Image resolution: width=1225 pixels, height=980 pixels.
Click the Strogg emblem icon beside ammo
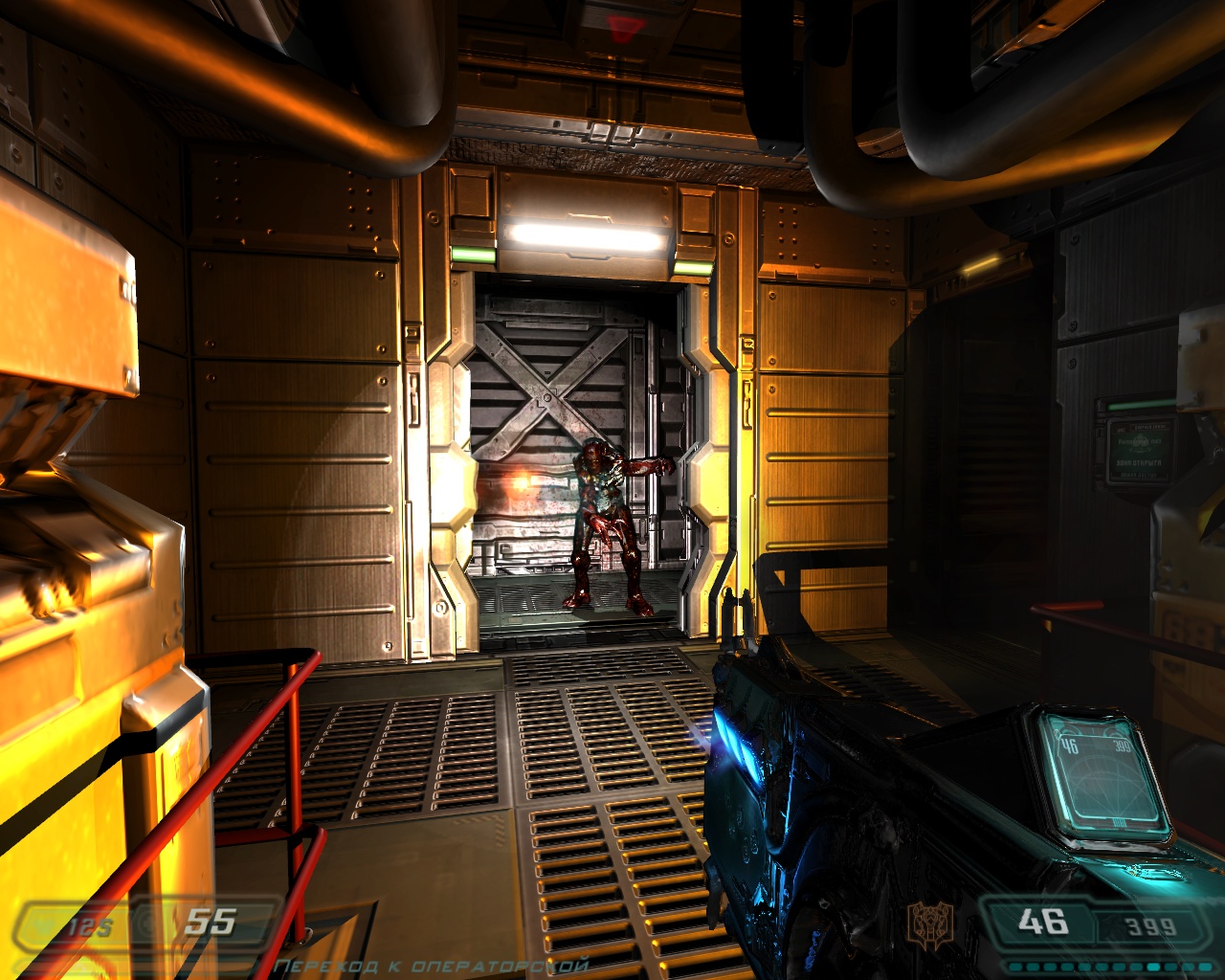coord(929,923)
